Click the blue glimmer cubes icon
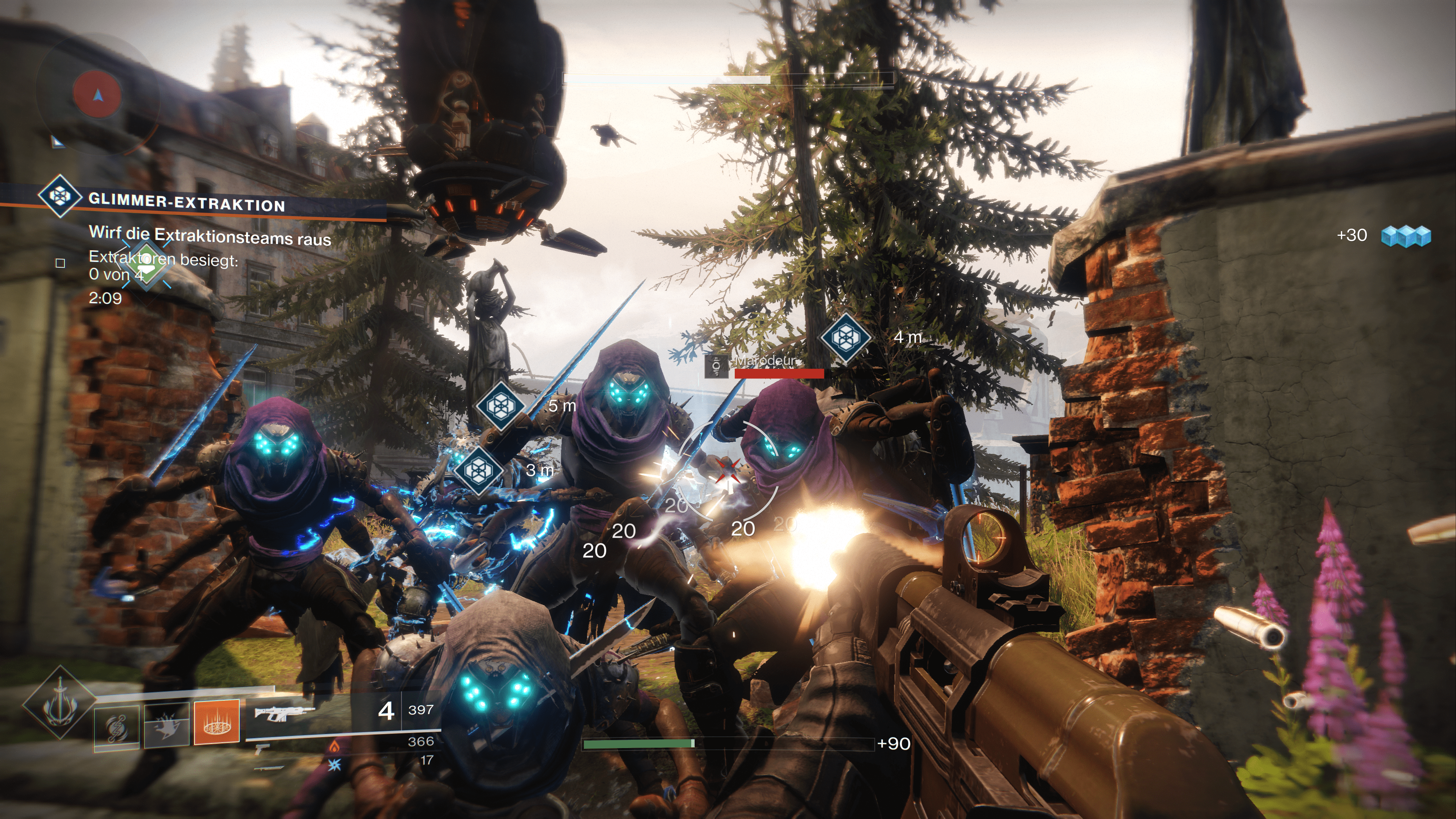The height and width of the screenshot is (819, 1456). tap(1406, 236)
